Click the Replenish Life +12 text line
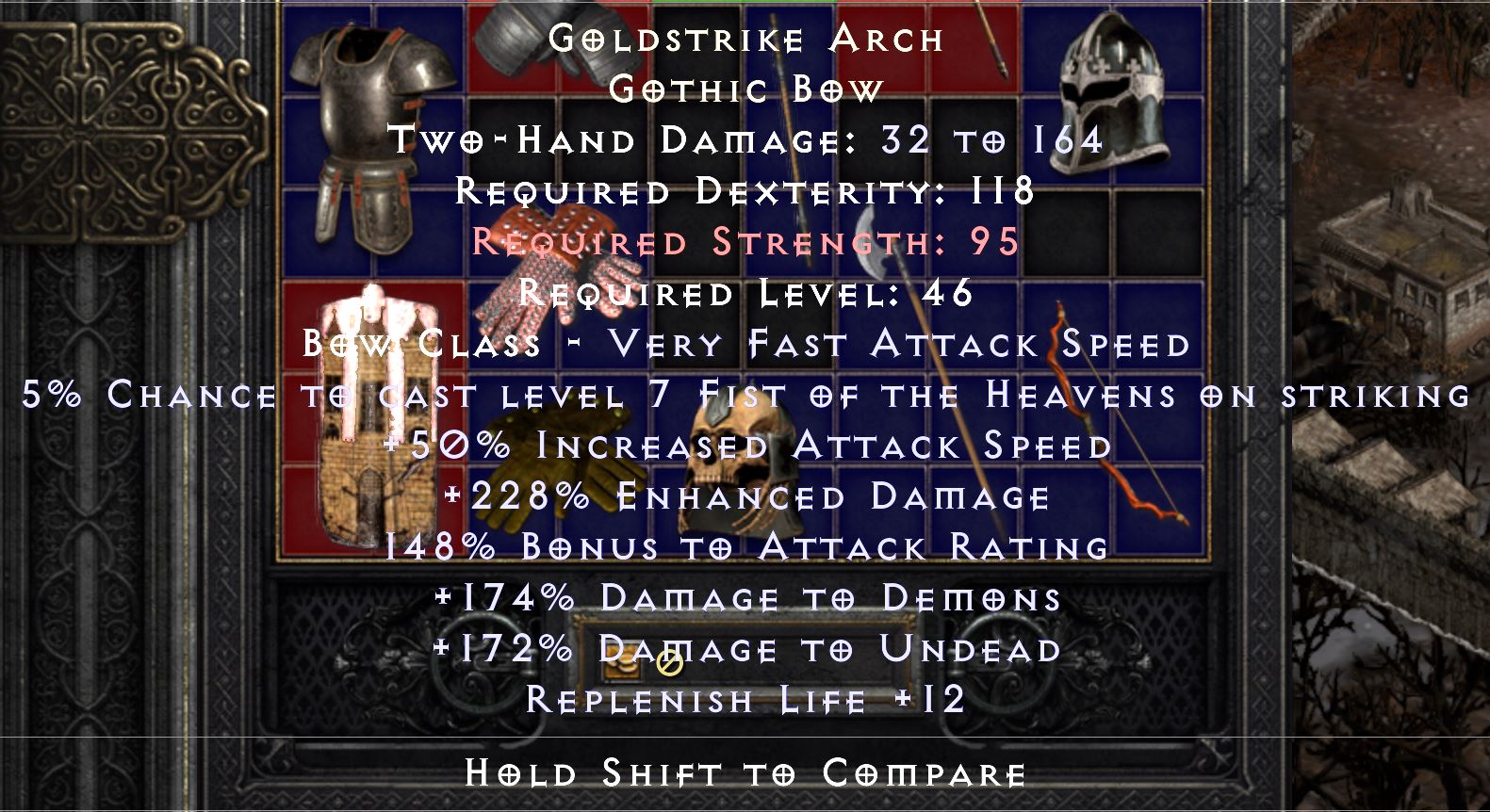1490x812 pixels. 745,699
